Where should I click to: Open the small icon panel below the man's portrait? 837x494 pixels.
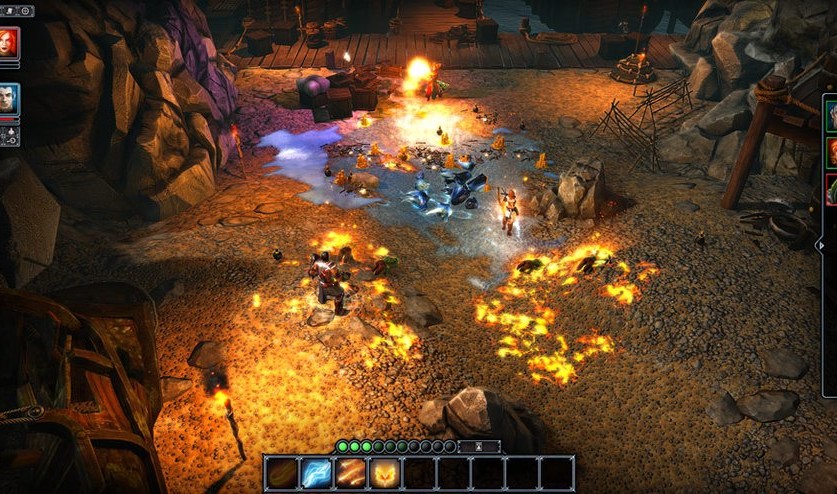click(x=9, y=136)
